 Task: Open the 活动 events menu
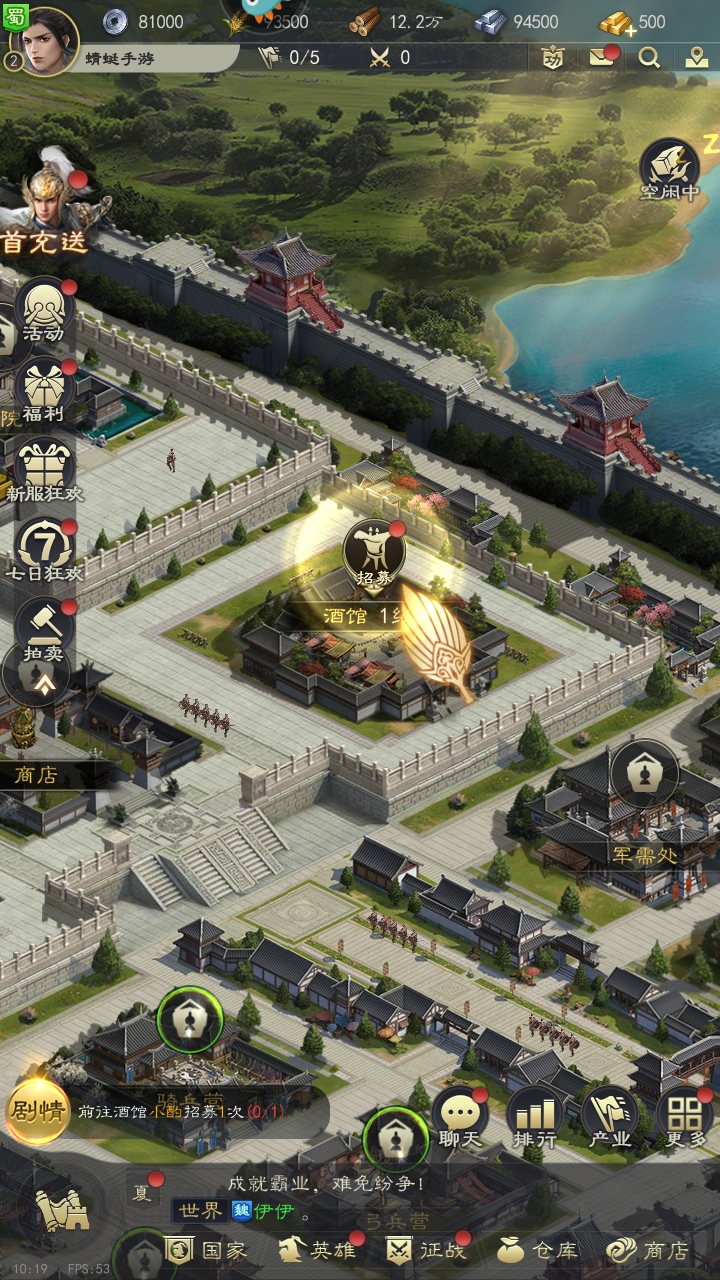click(x=44, y=312)
